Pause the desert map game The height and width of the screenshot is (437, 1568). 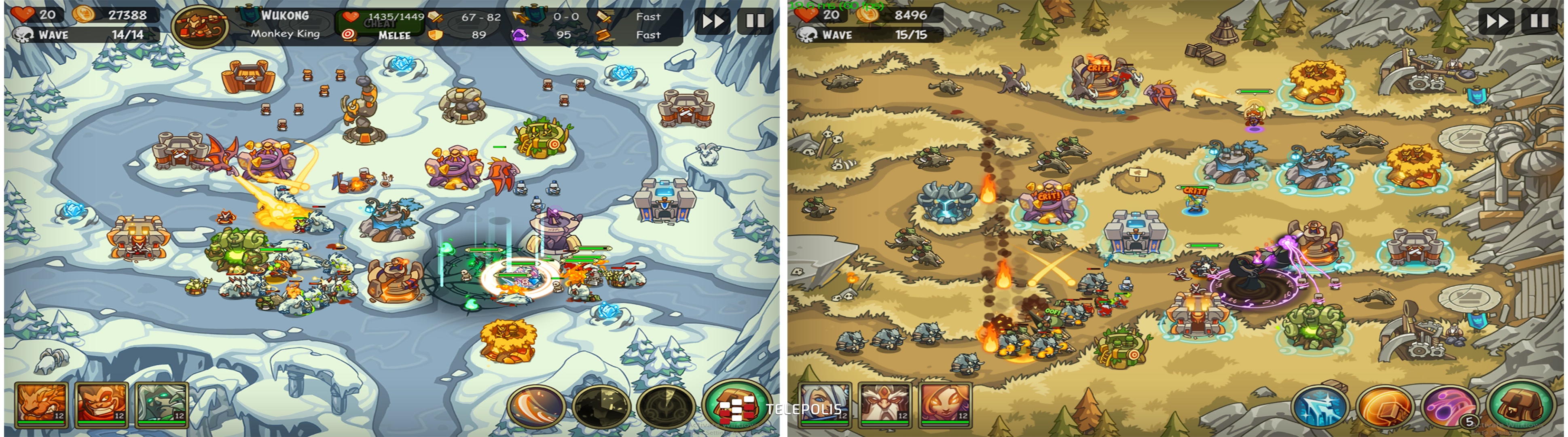[x=1539, y=22]
